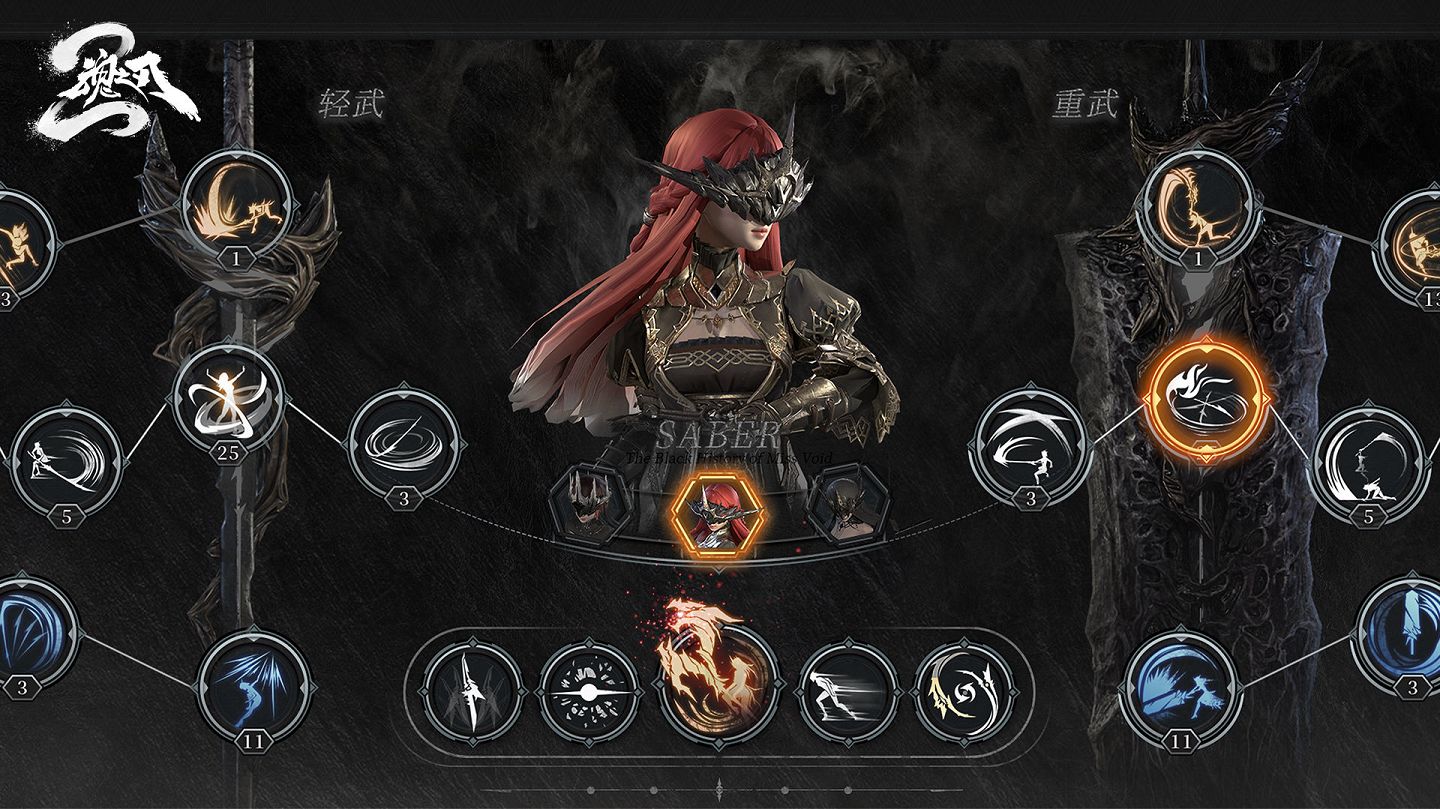The width and height of the screenshot is (1440, 809).
Task: Select the golden swirl skill icon
Action: (x=963, y=692)
